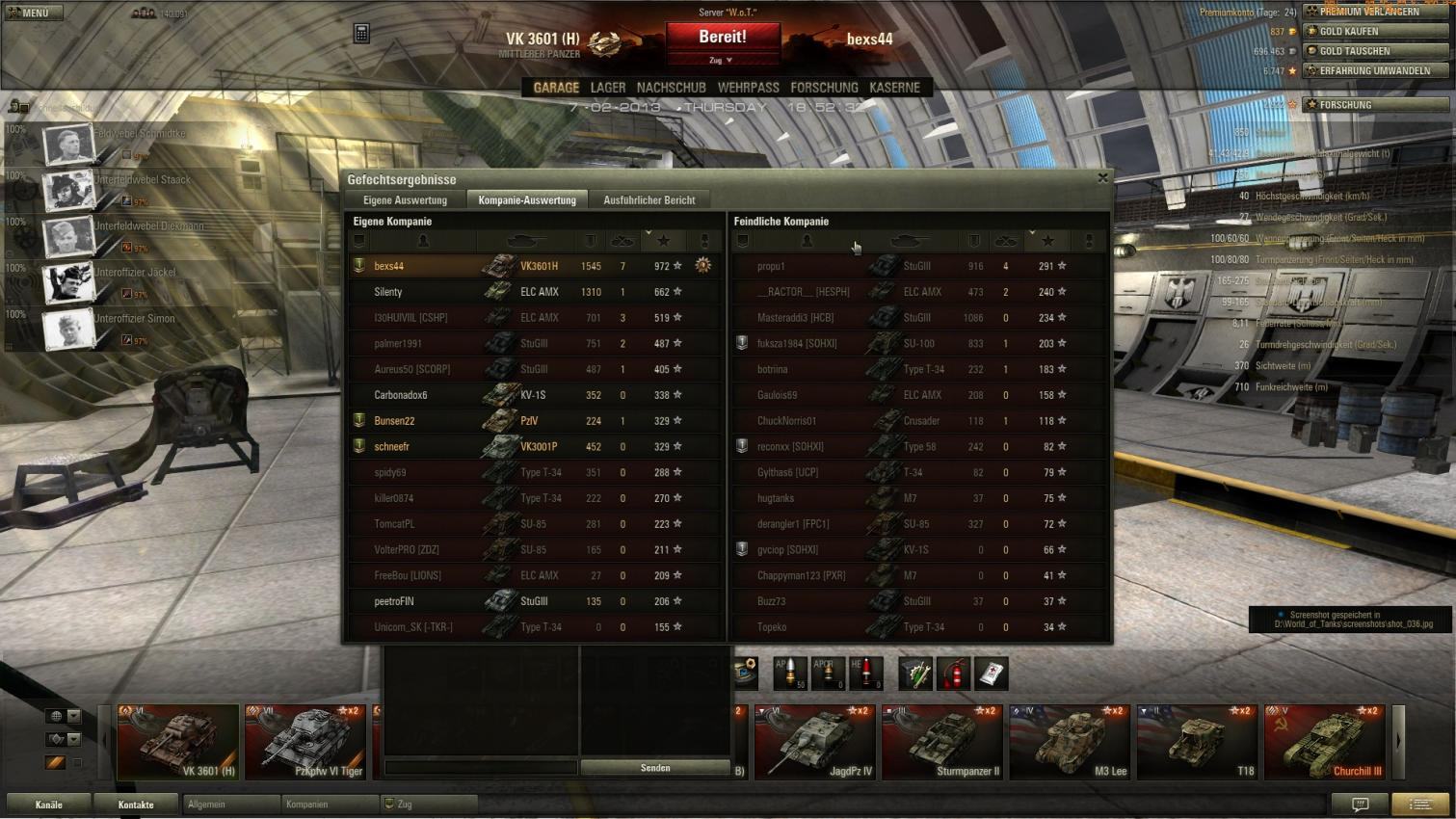Choose Gold Kaufen
The image size is (1456, 819).
(x=1375, y=32)
